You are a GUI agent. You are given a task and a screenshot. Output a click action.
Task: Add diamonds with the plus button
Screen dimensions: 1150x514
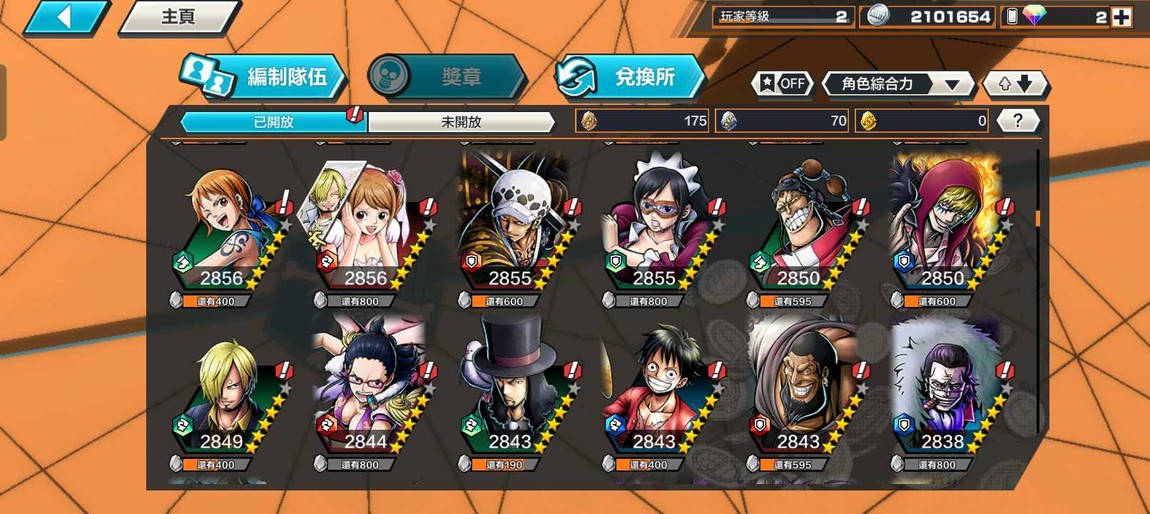[x=1121, y=17]
